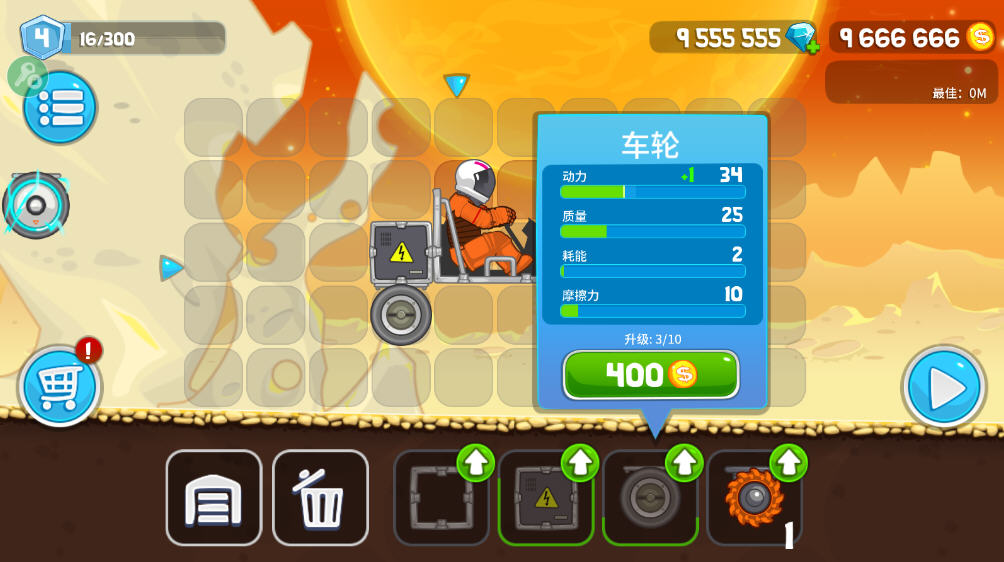Select the empty frame part slot
Viewport: 1004px width, 562px height.
(x=441, y=497)
